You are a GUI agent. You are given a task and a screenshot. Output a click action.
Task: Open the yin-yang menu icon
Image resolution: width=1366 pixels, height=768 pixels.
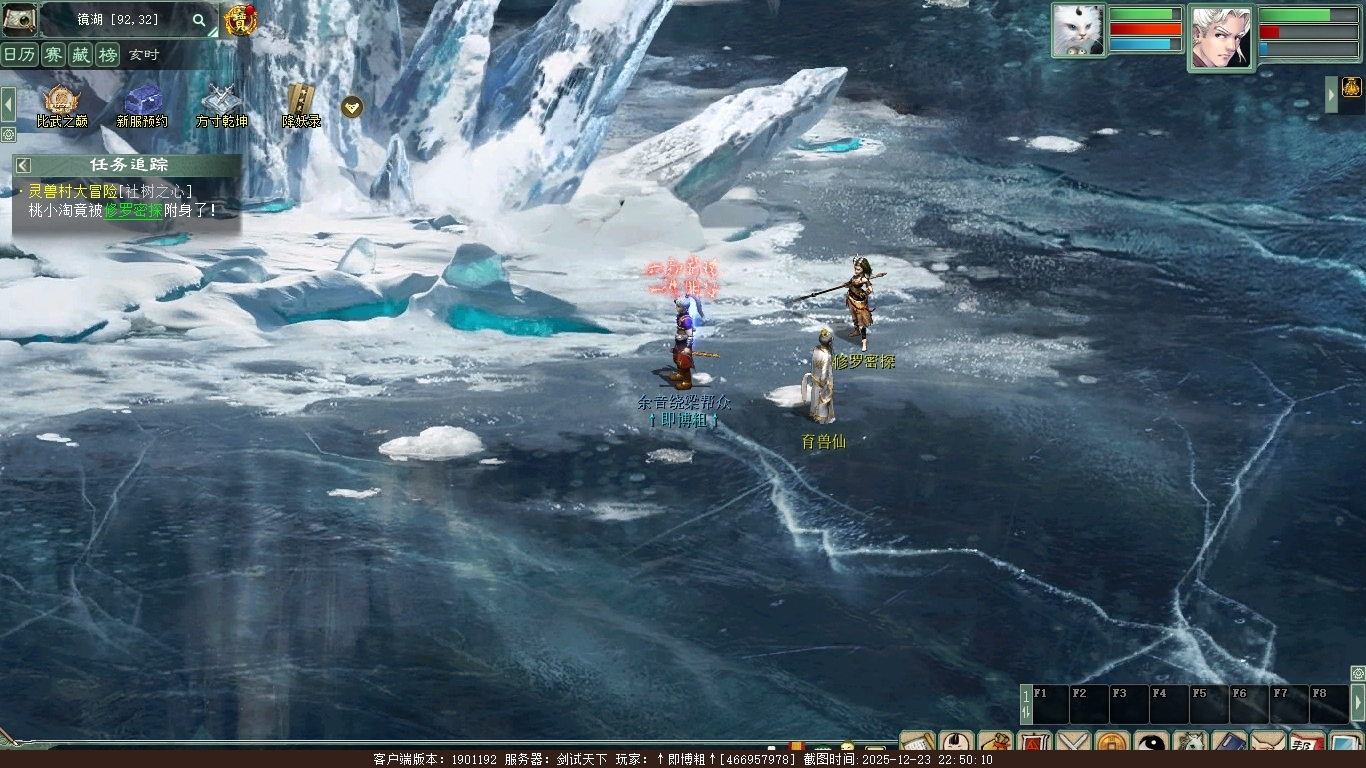tap(1151, 745)
